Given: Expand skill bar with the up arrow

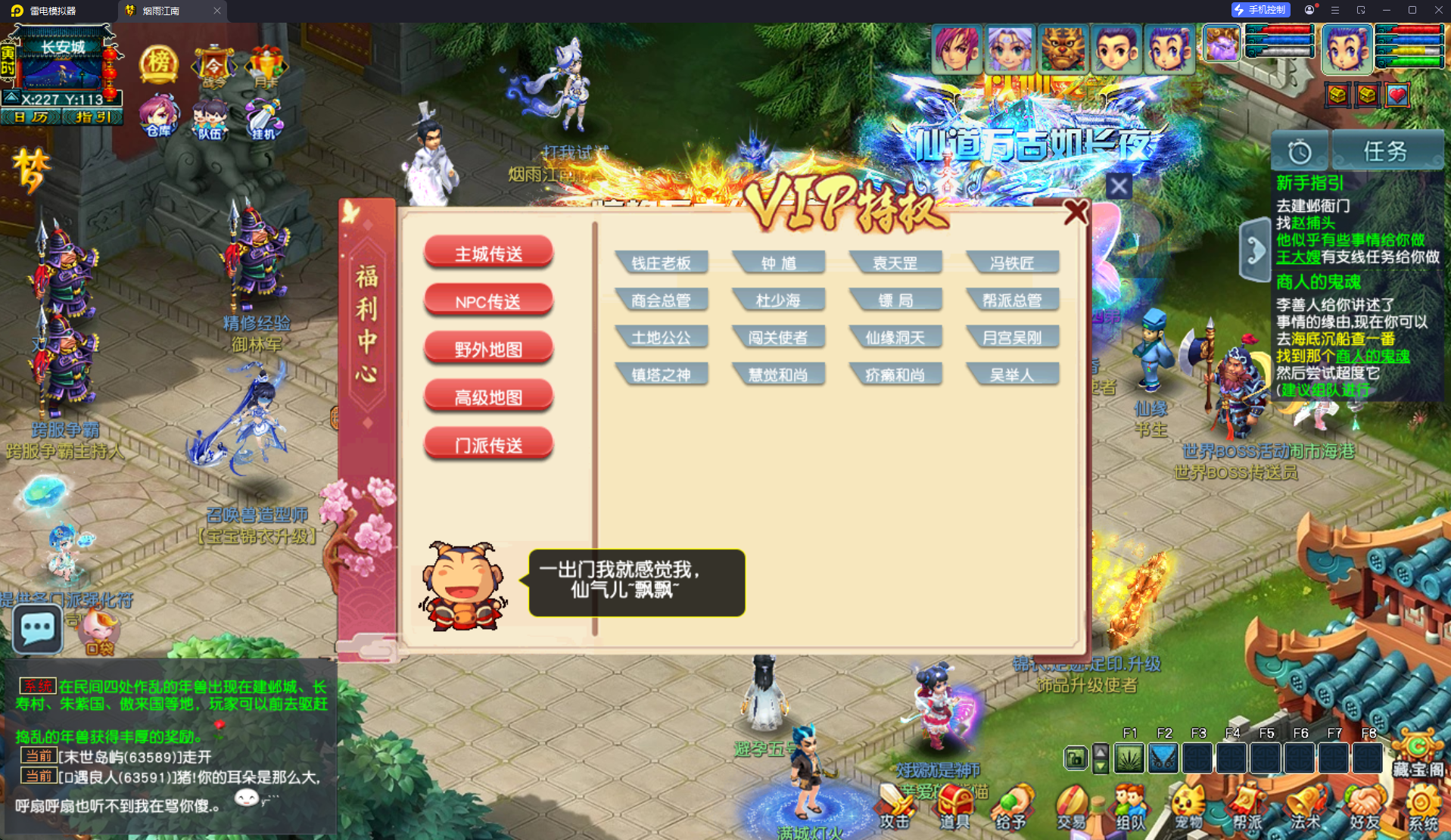Looking at the screenshot, I should (x=1099, y=751).
